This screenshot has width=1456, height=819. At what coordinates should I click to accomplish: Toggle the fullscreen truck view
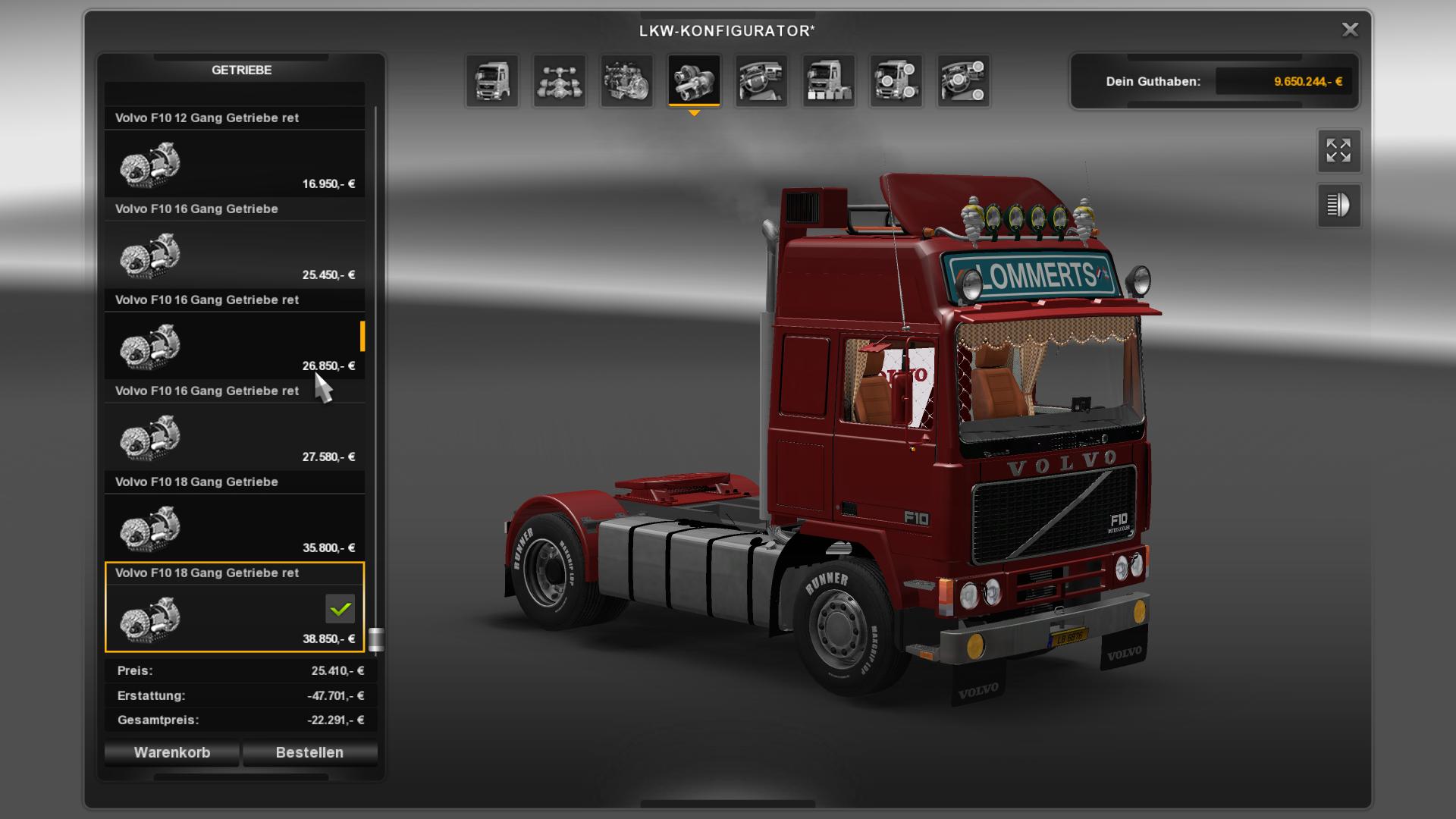pos(1338,150)
